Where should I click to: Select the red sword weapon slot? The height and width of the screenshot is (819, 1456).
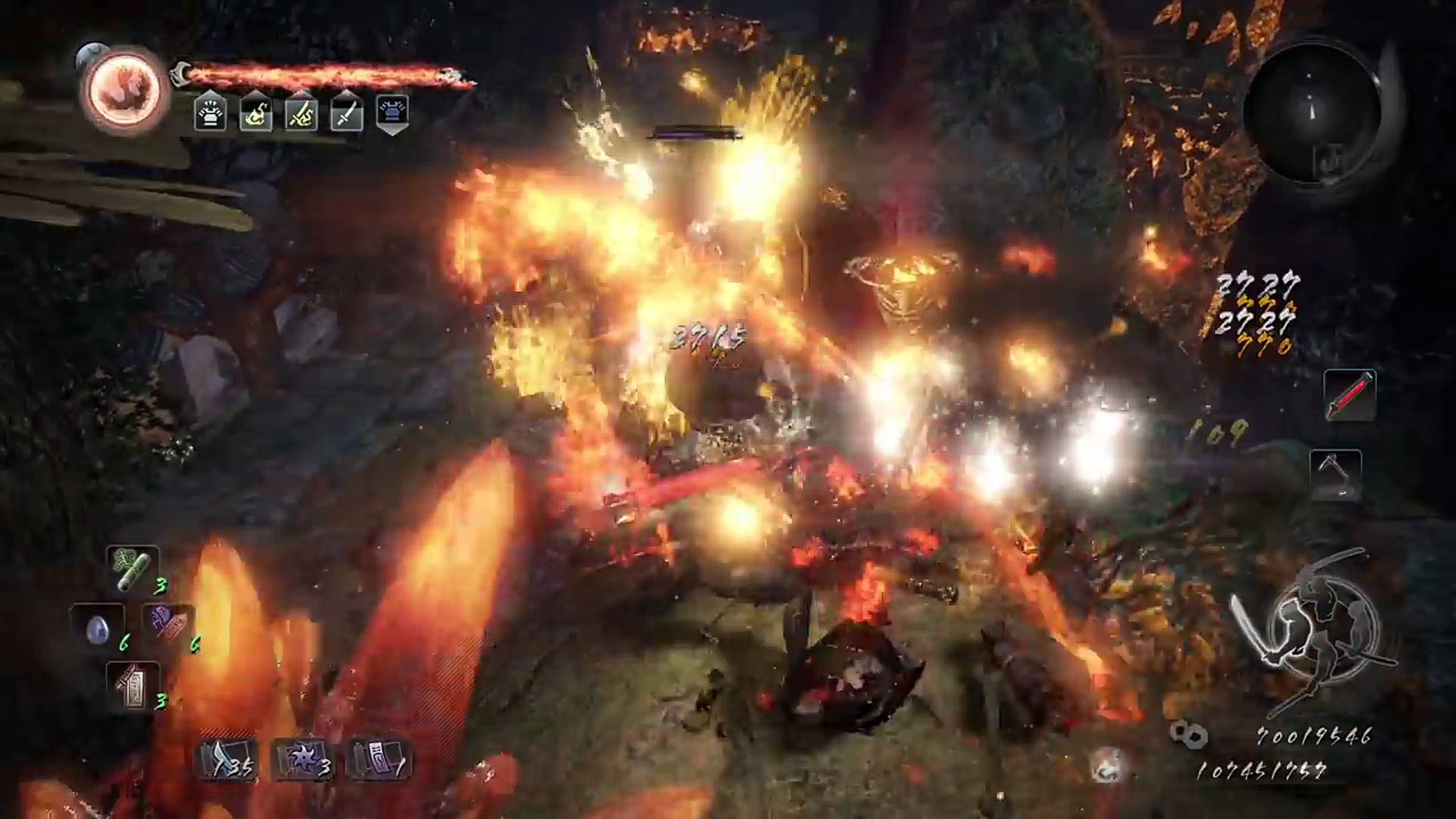click(x=1349, y=395)
